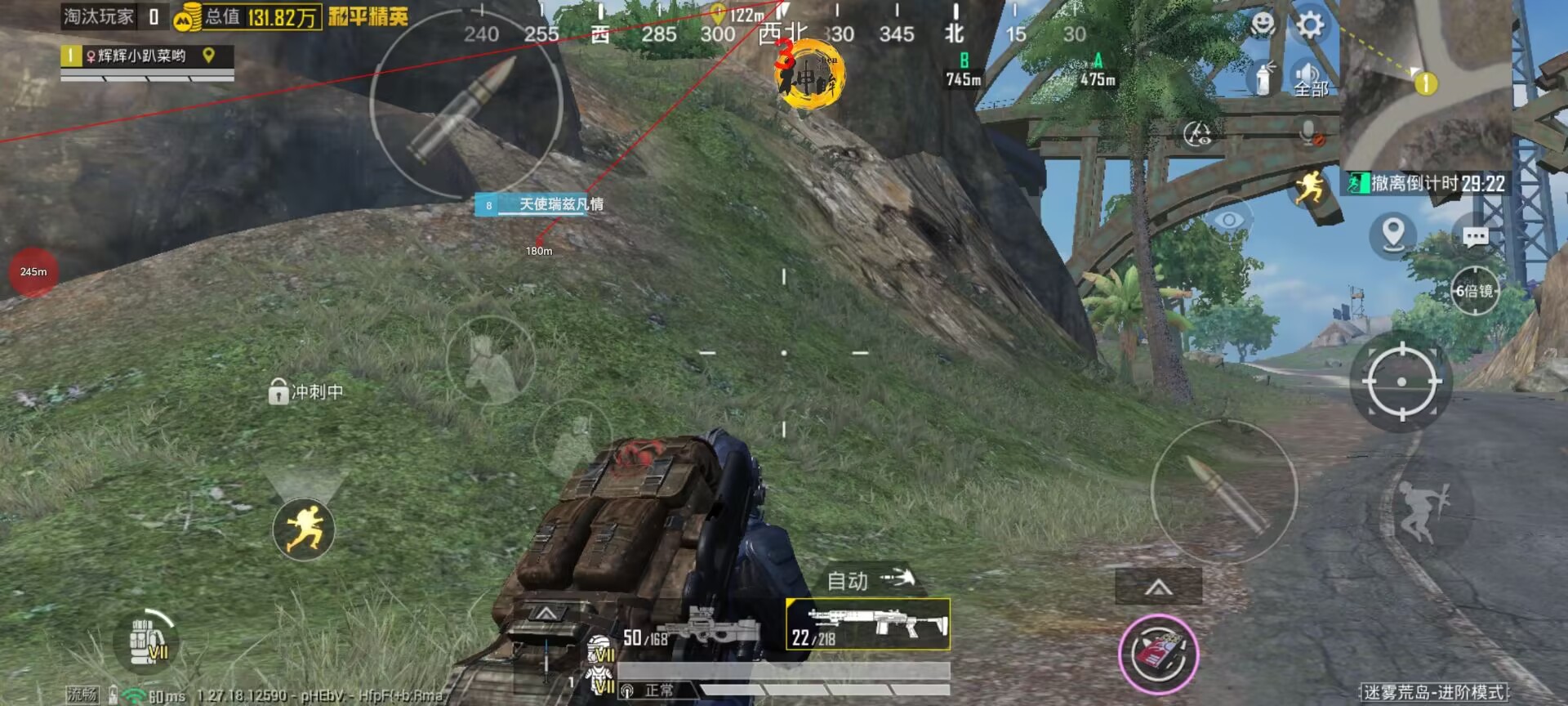This screenshot has width=1568, height=706.
Task: Use the pink-ringed healing item button
Action: coord(1158,654)
